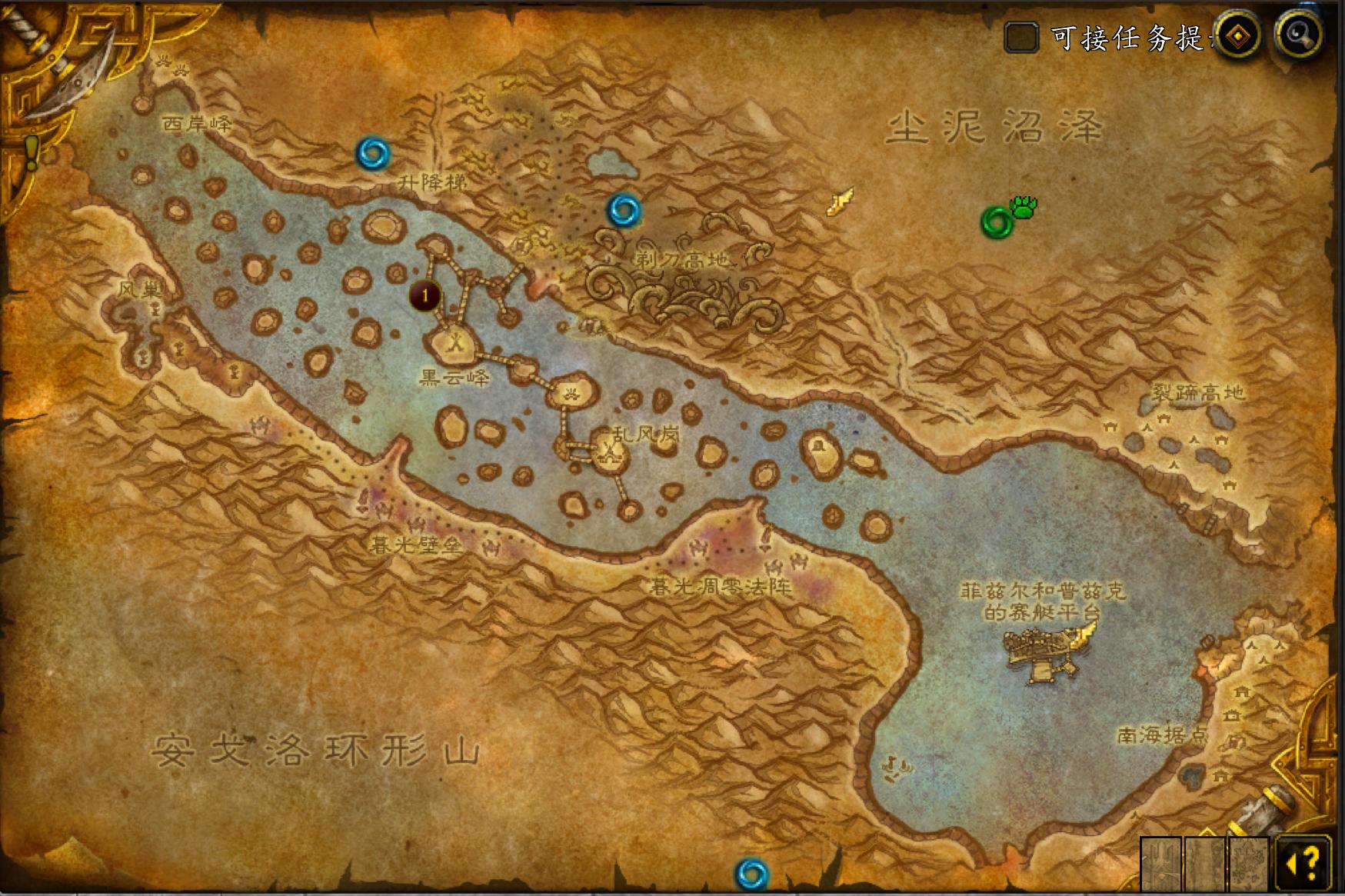Open the yellow question mark help button
Viewport: 1345px width, 896px height.
pos(1303,863)
